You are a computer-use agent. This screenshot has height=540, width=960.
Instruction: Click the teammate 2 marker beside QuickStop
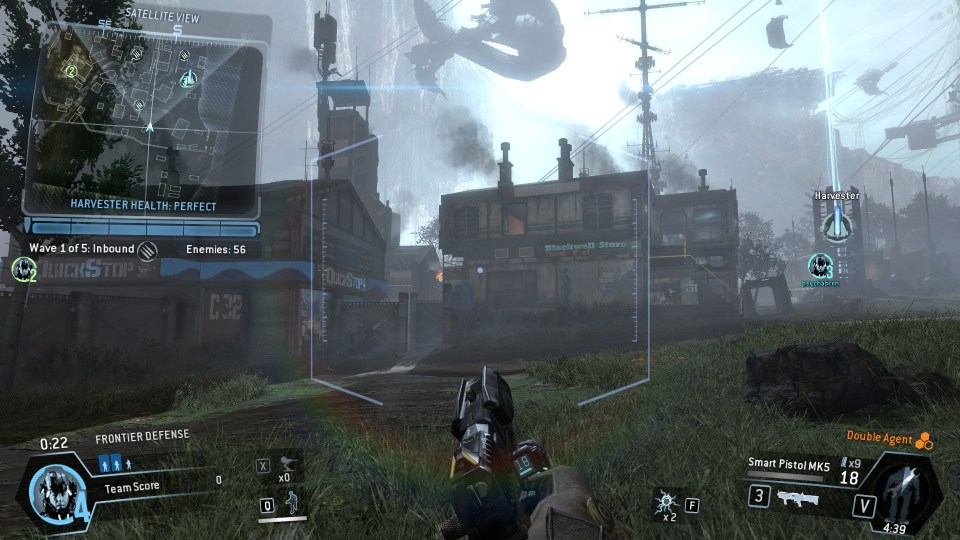pos(22,268)
